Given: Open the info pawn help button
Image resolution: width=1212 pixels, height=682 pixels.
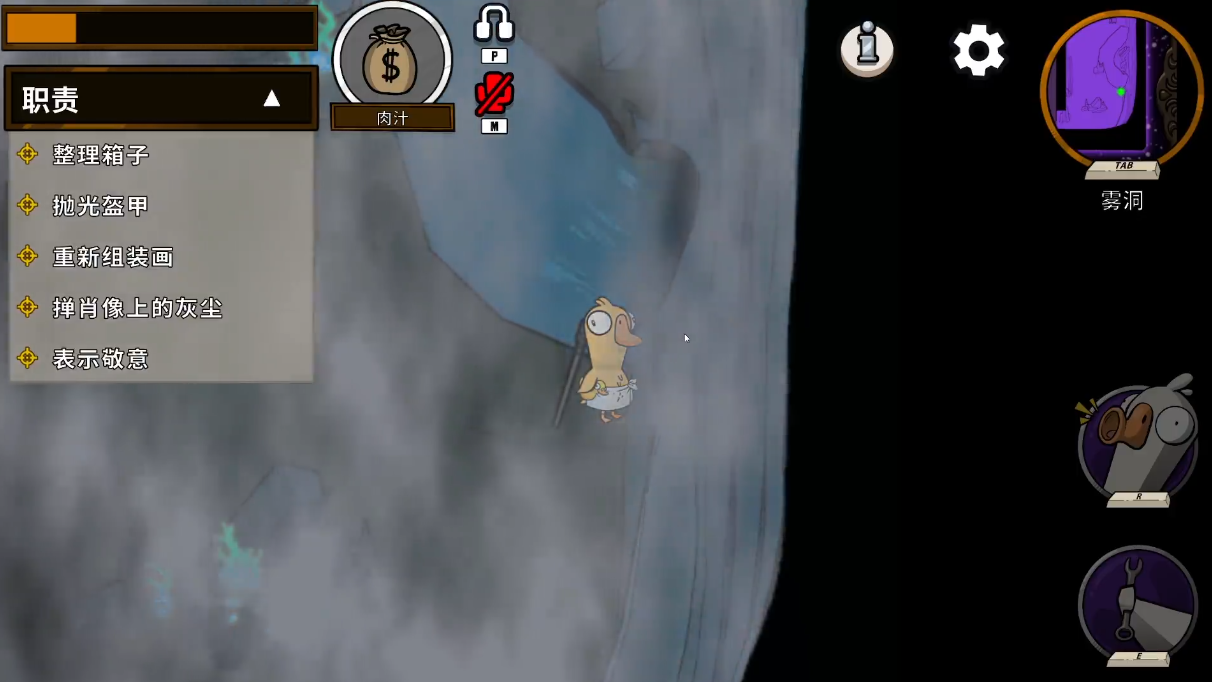Looking at the screenshot, I should [867, 49].
